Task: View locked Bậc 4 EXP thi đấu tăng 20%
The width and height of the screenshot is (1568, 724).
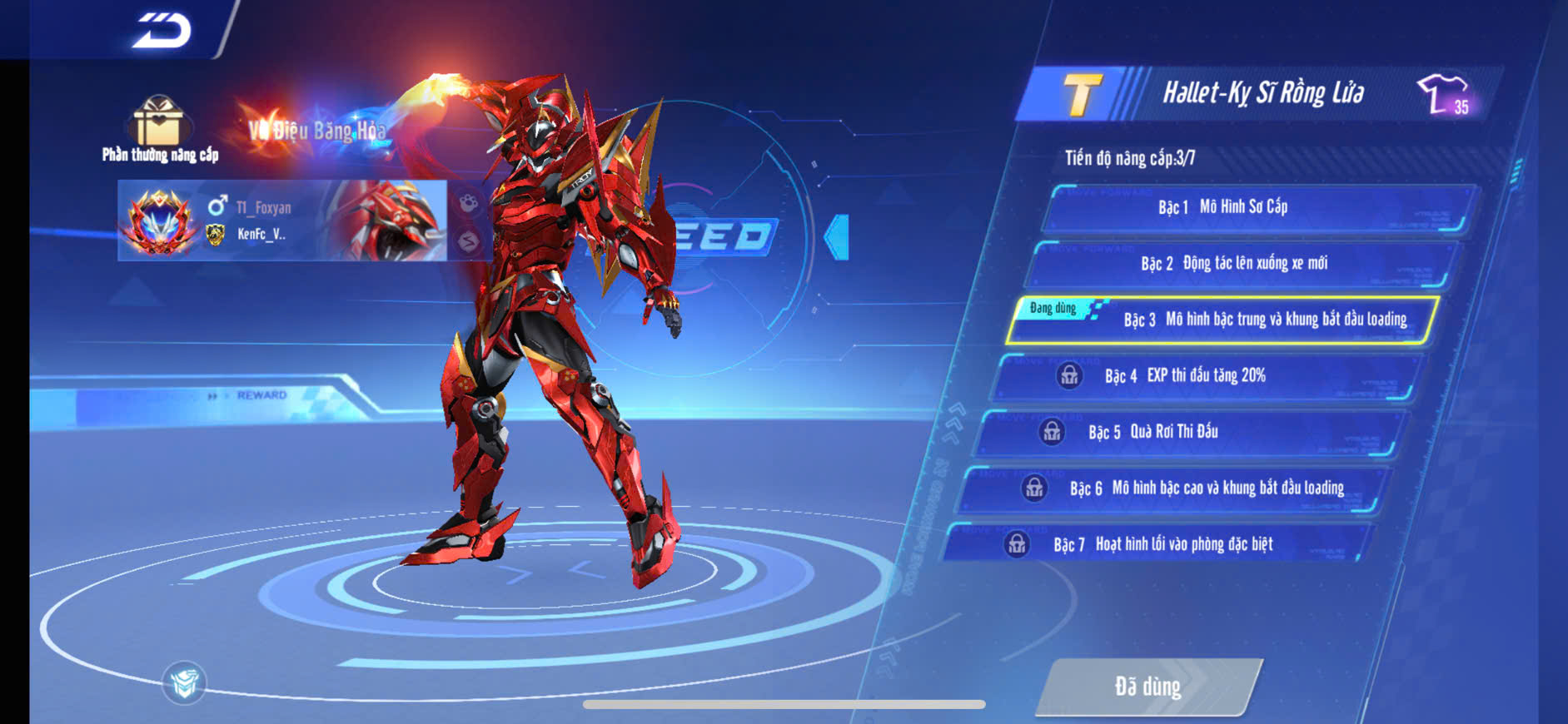Action: click(1207, 376)
